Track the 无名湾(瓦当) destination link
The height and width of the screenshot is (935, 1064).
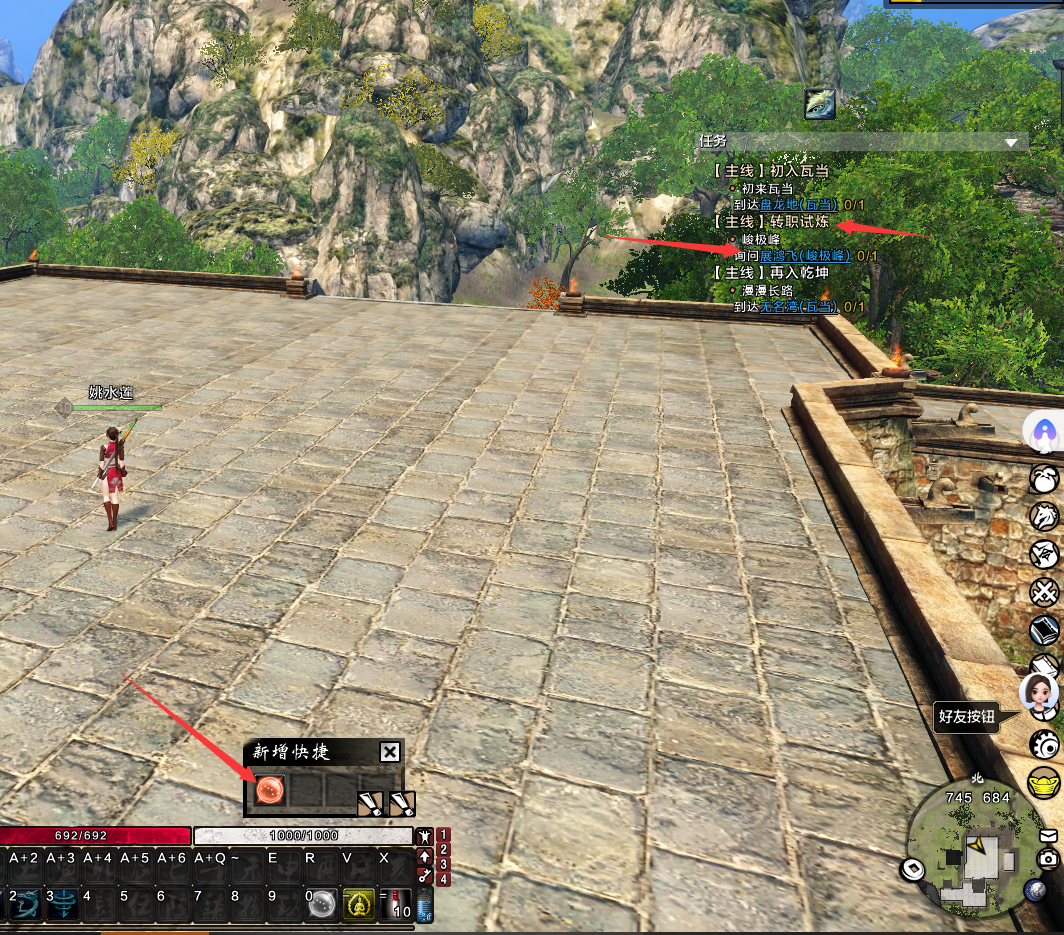coord(798,307)
